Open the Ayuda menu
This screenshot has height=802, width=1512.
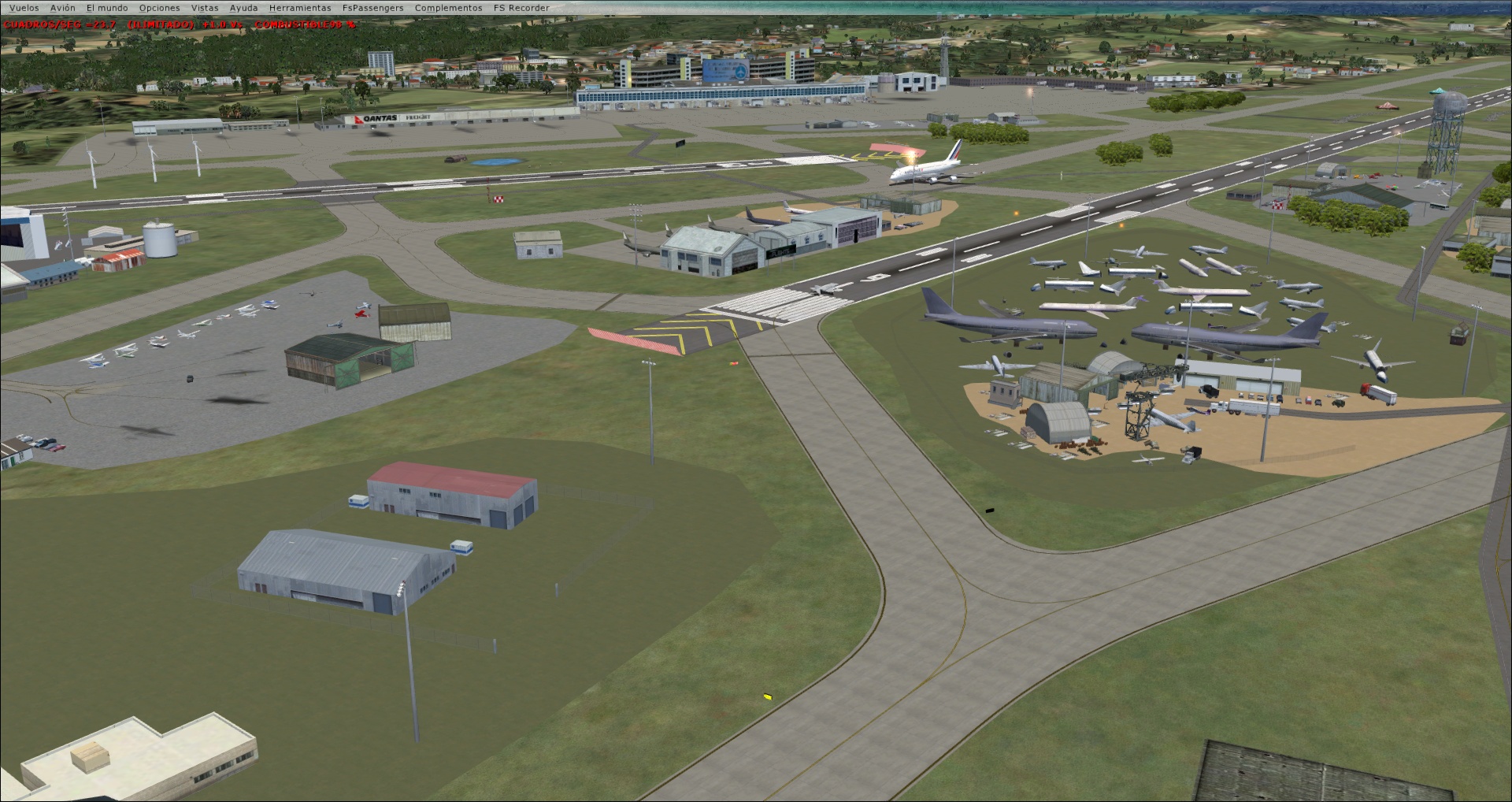point(243,7)
